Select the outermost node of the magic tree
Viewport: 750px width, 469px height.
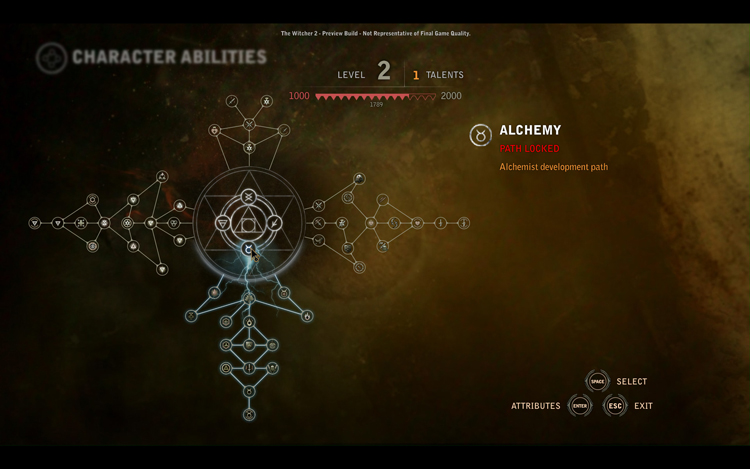[x=35, y=223]
